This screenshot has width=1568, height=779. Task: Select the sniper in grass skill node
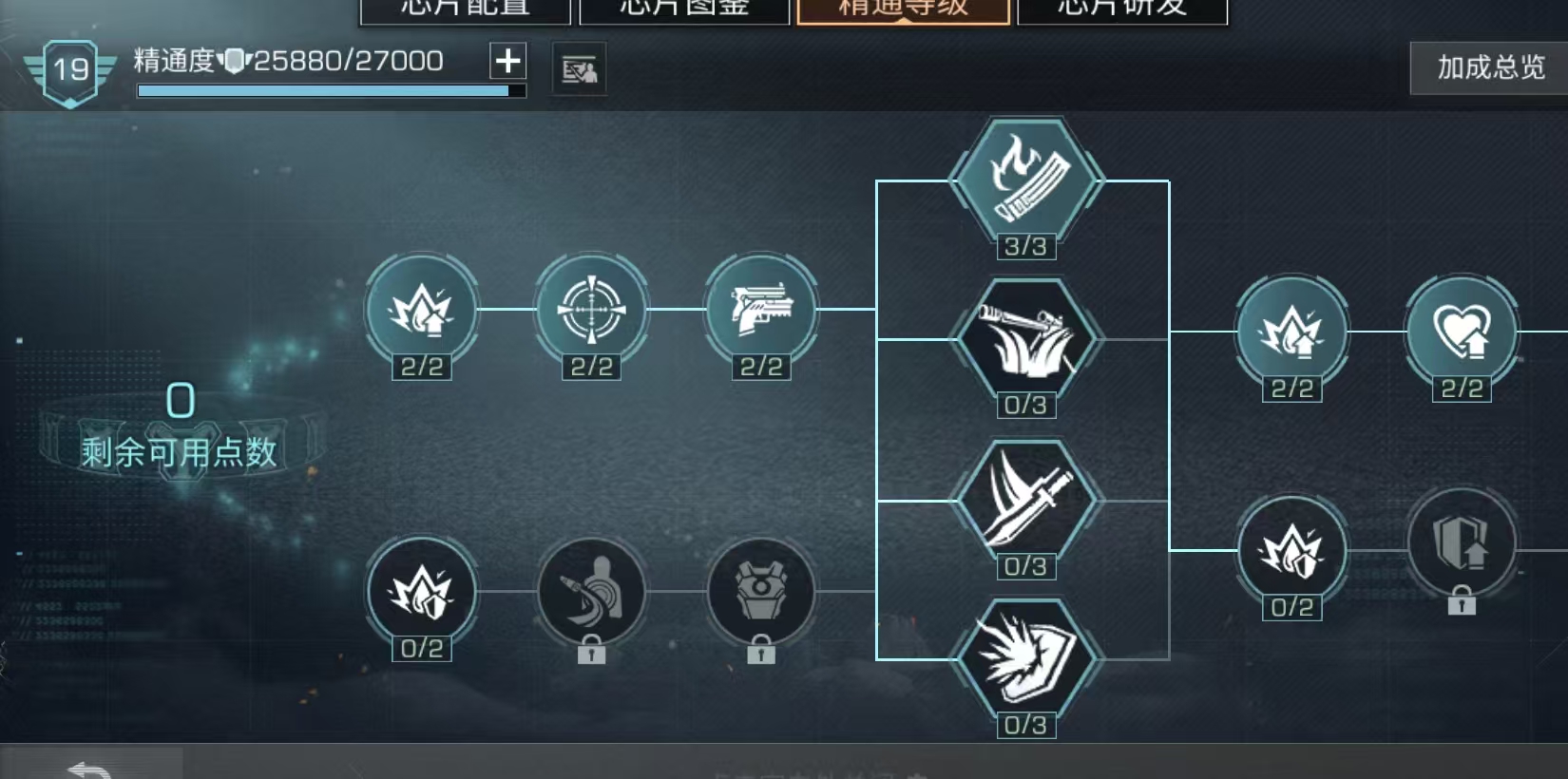tap(1025, 339)
